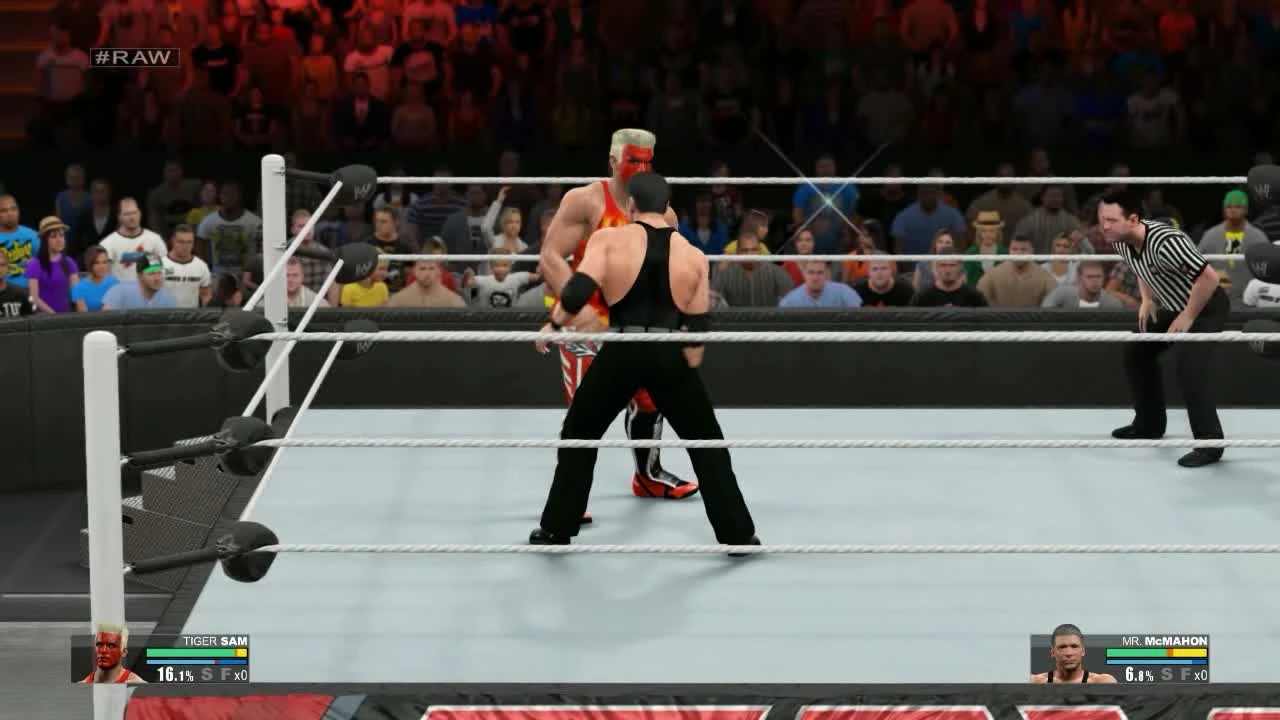Click the x0 counter beside Mr. McMahon
The width and height of the screenshot is (1280, 720).
coord(1202,673)
